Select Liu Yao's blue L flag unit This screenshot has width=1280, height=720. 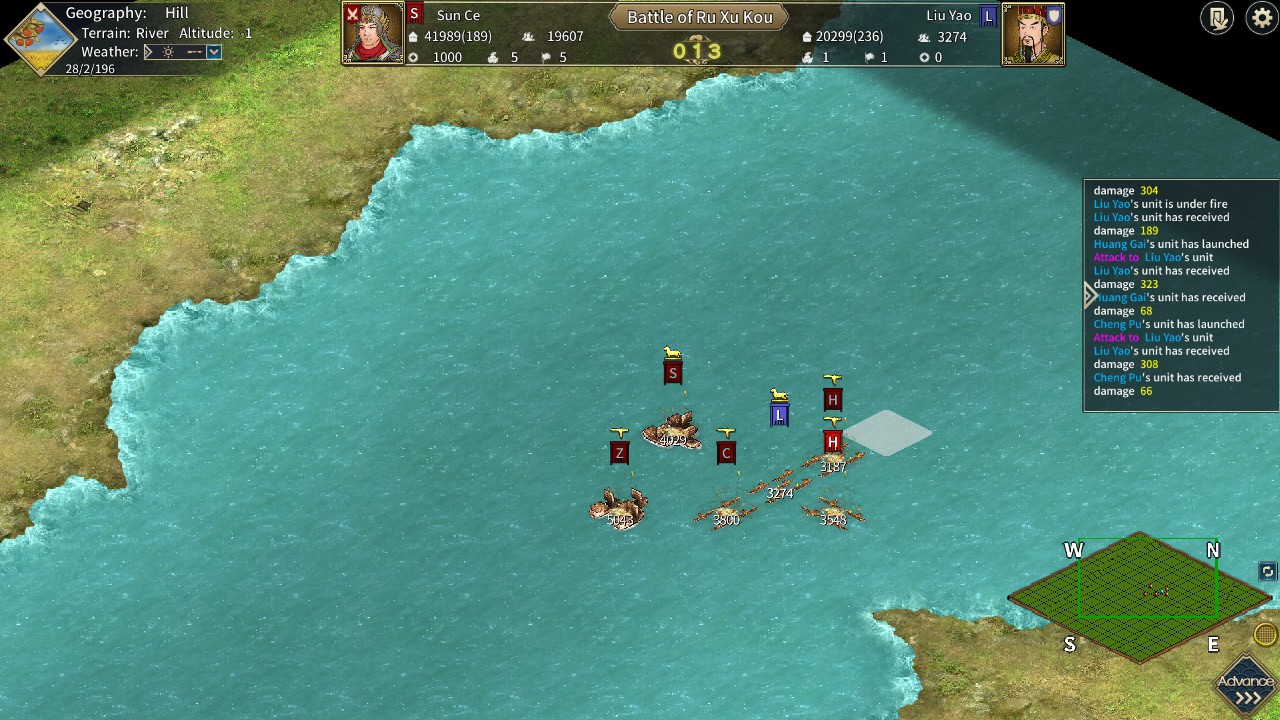[779, 415]
